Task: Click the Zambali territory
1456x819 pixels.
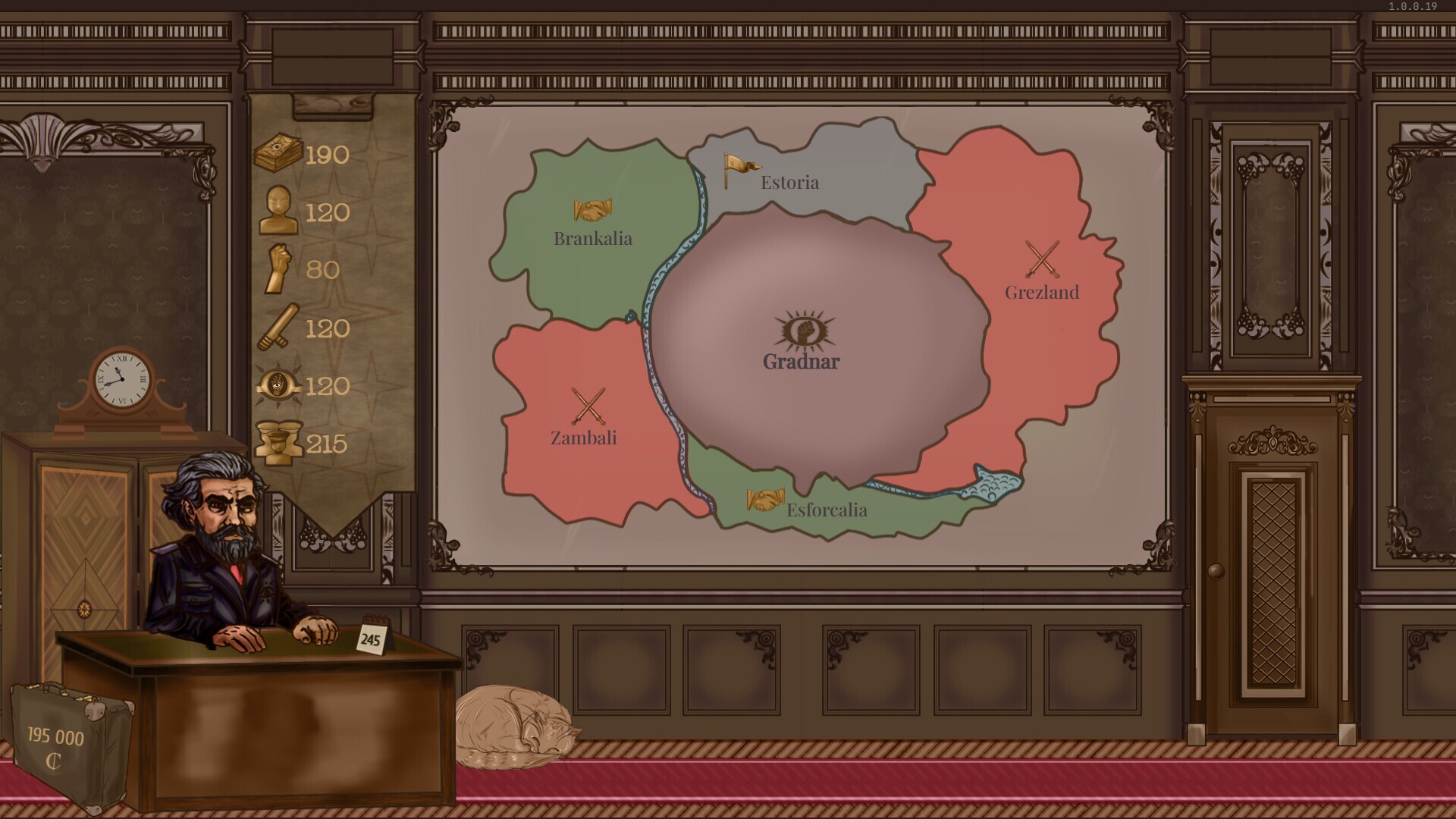Action: 584,437
